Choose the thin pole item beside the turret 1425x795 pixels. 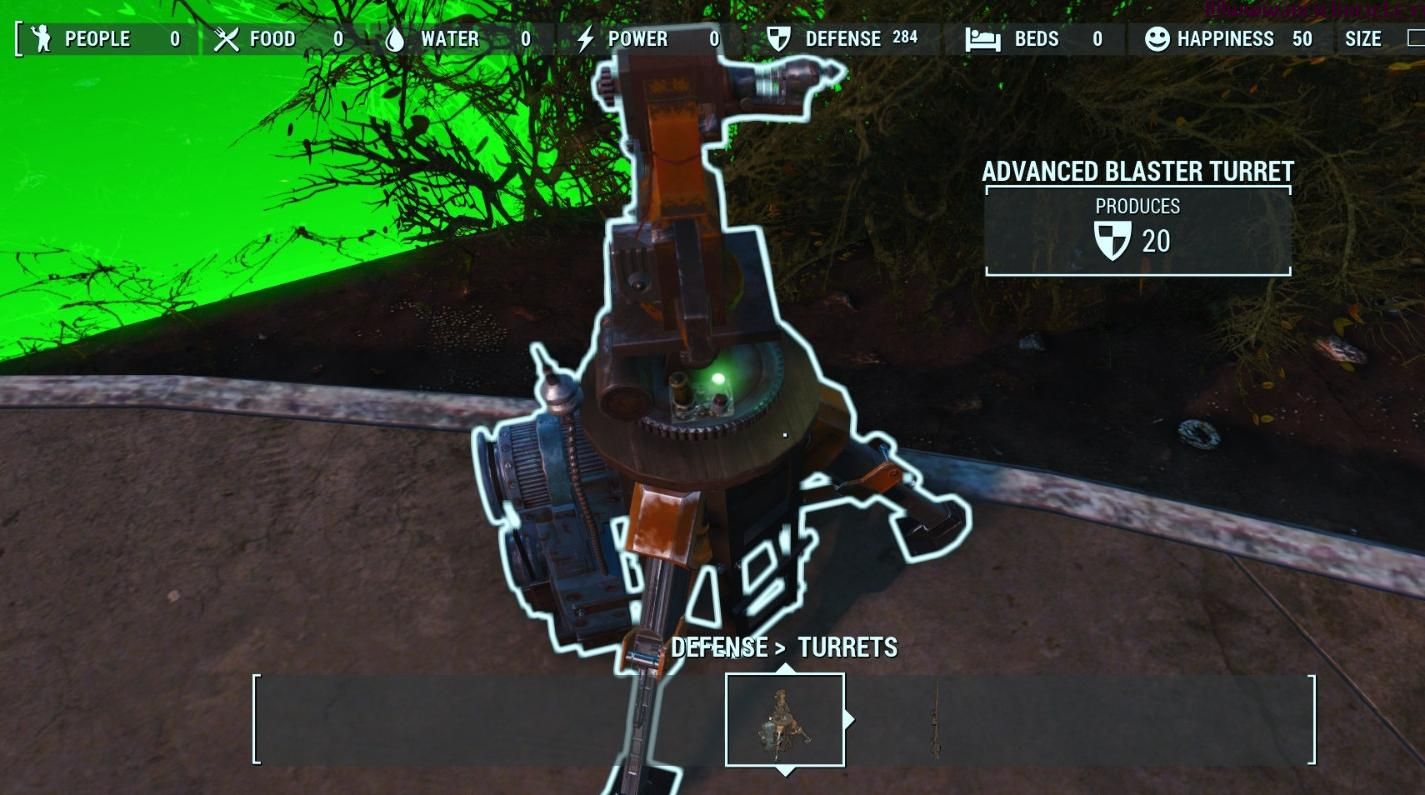[936, 720]
